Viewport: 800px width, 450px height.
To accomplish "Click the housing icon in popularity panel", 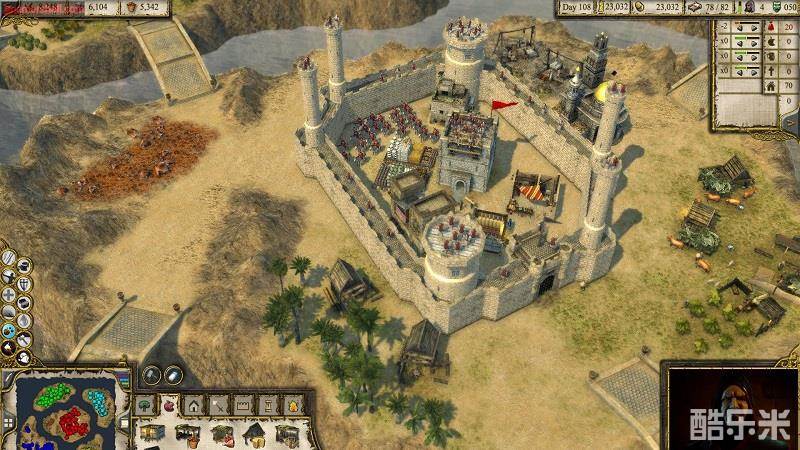I will click(773, 87).
